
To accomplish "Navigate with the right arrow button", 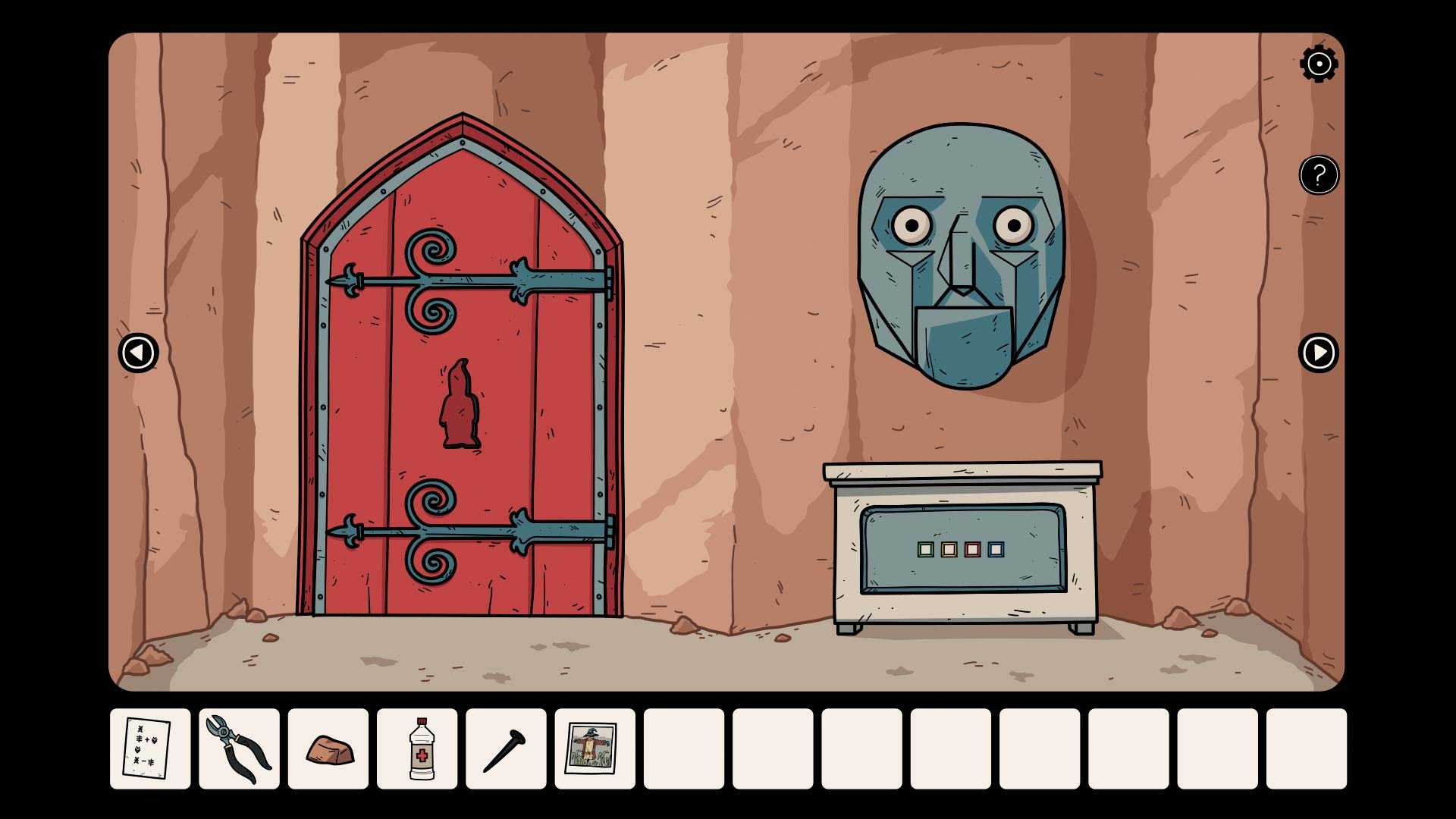I will point(1319,353).
